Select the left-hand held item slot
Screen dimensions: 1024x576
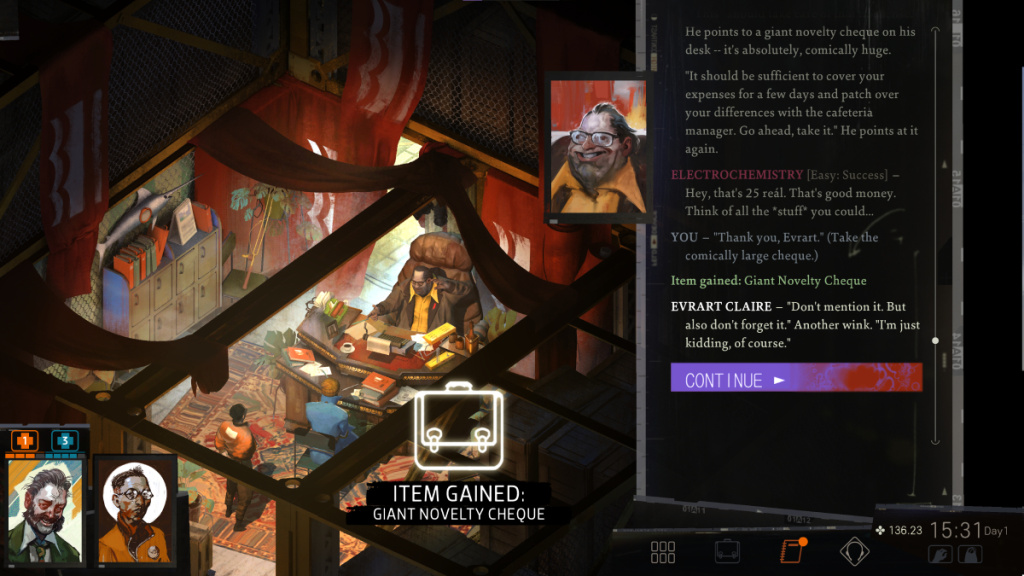[x=941, y=554]
